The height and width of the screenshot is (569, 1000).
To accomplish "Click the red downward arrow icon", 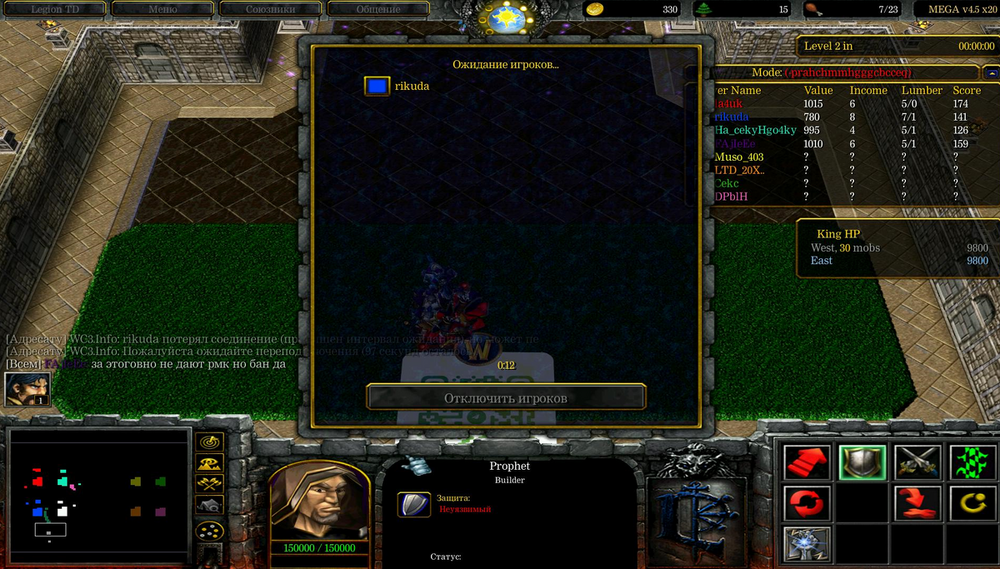I will coord(917,502).
